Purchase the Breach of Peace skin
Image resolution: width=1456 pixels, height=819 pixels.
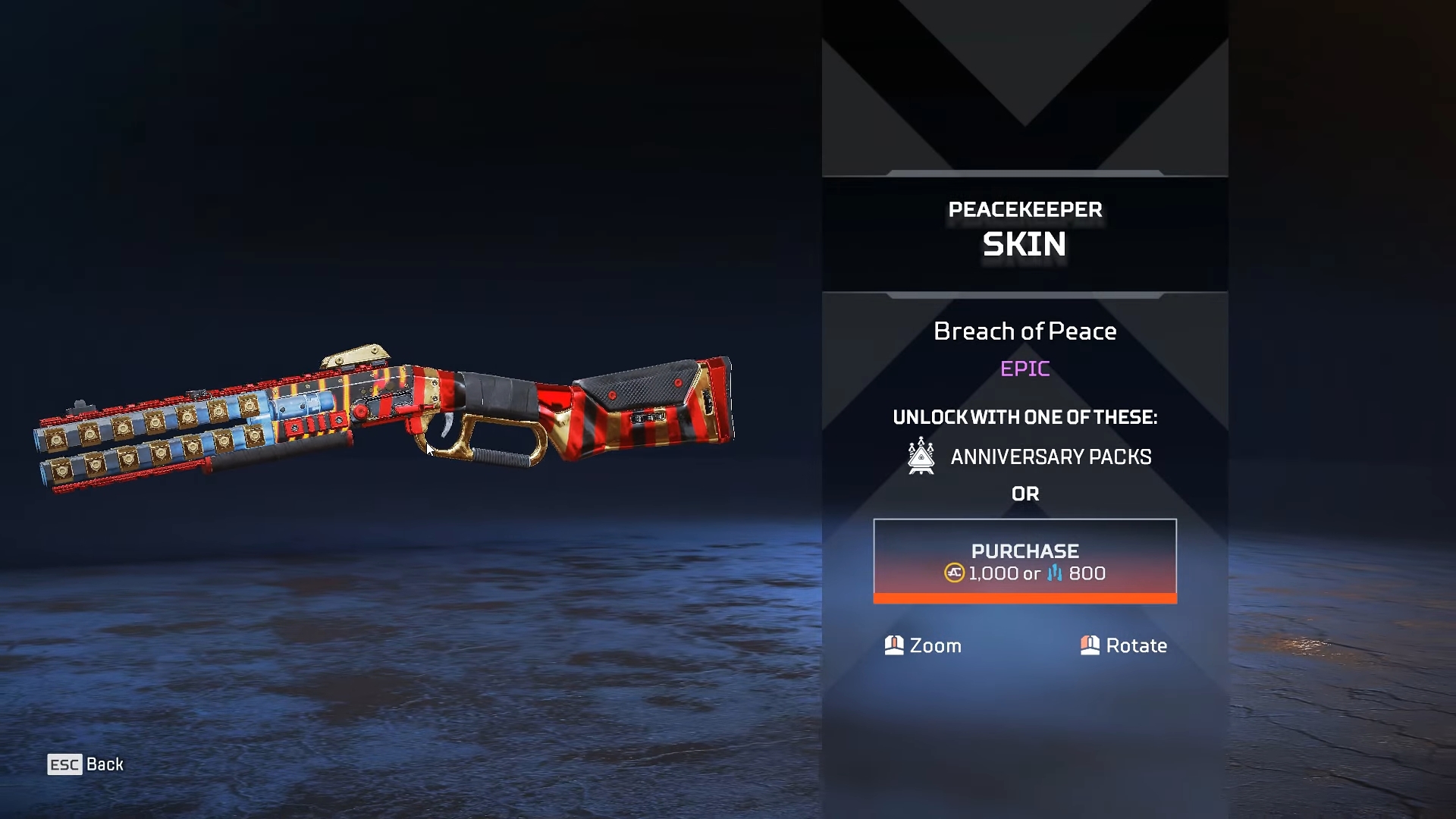1025,561
